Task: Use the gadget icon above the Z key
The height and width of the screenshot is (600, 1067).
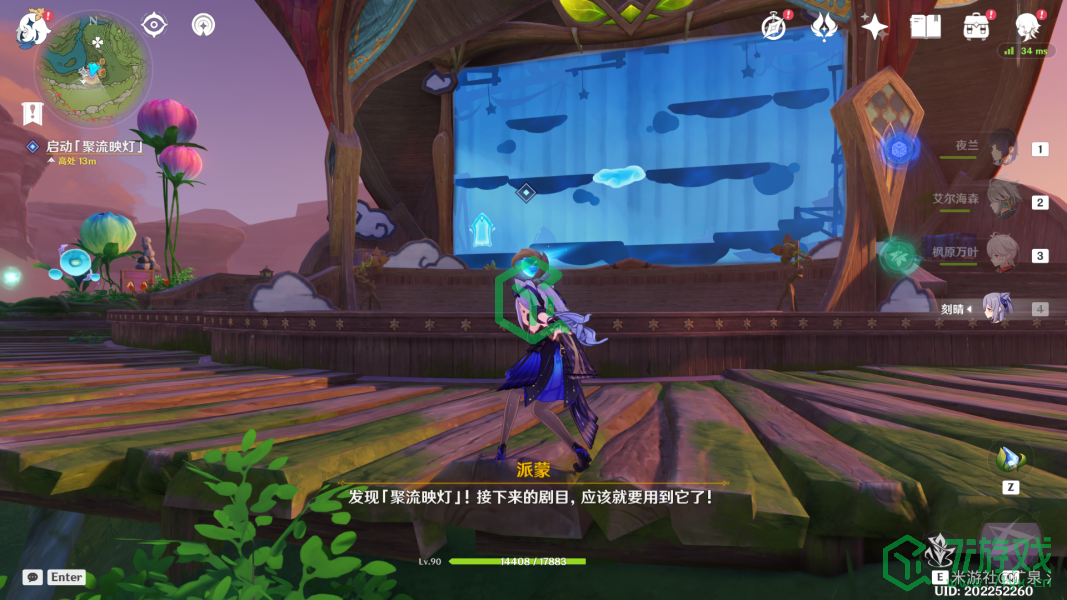Action: pos(1009,459)
